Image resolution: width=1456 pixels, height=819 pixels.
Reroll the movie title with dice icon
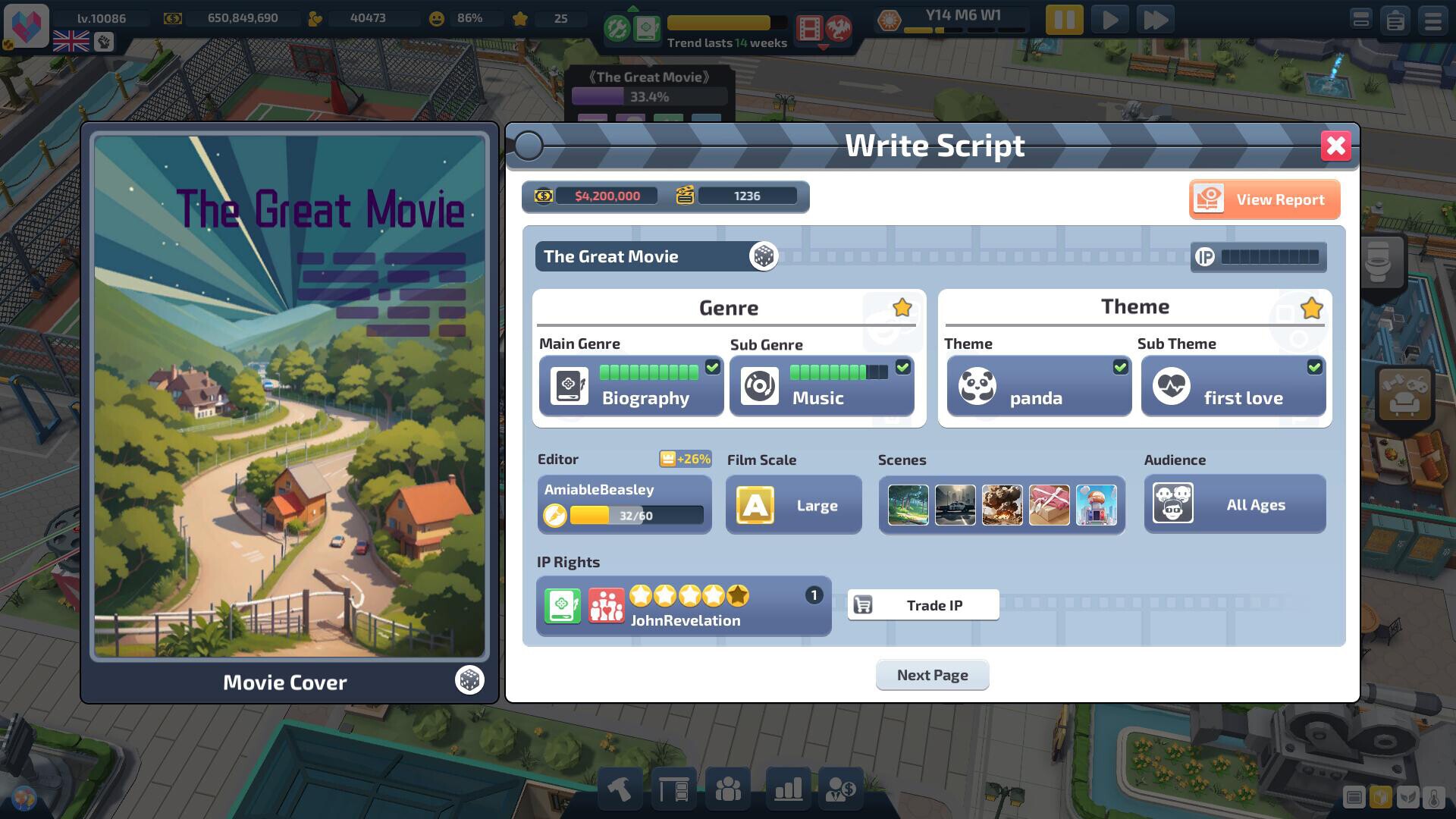764,256
